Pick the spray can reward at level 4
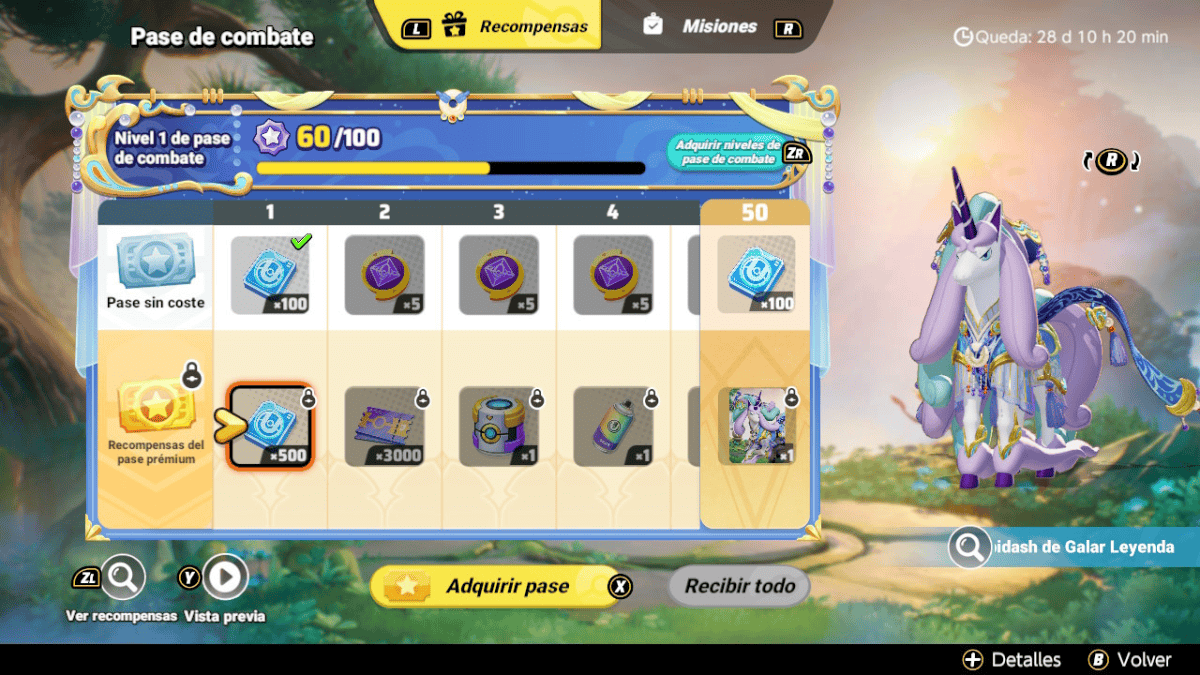Image resolution: width=1200 pixels, height=675 pixels. (x=612, y=426)
